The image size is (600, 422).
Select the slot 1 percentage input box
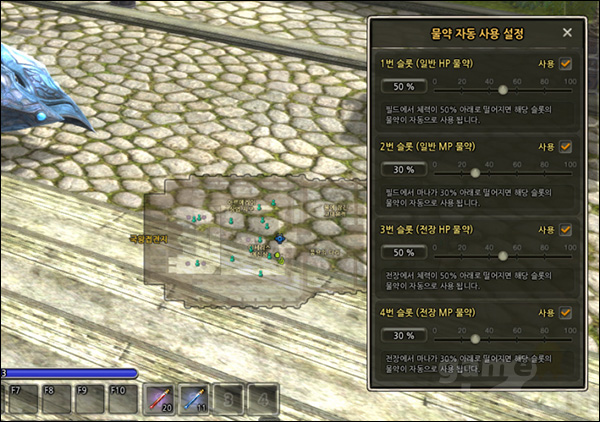(x=398, y=88)
